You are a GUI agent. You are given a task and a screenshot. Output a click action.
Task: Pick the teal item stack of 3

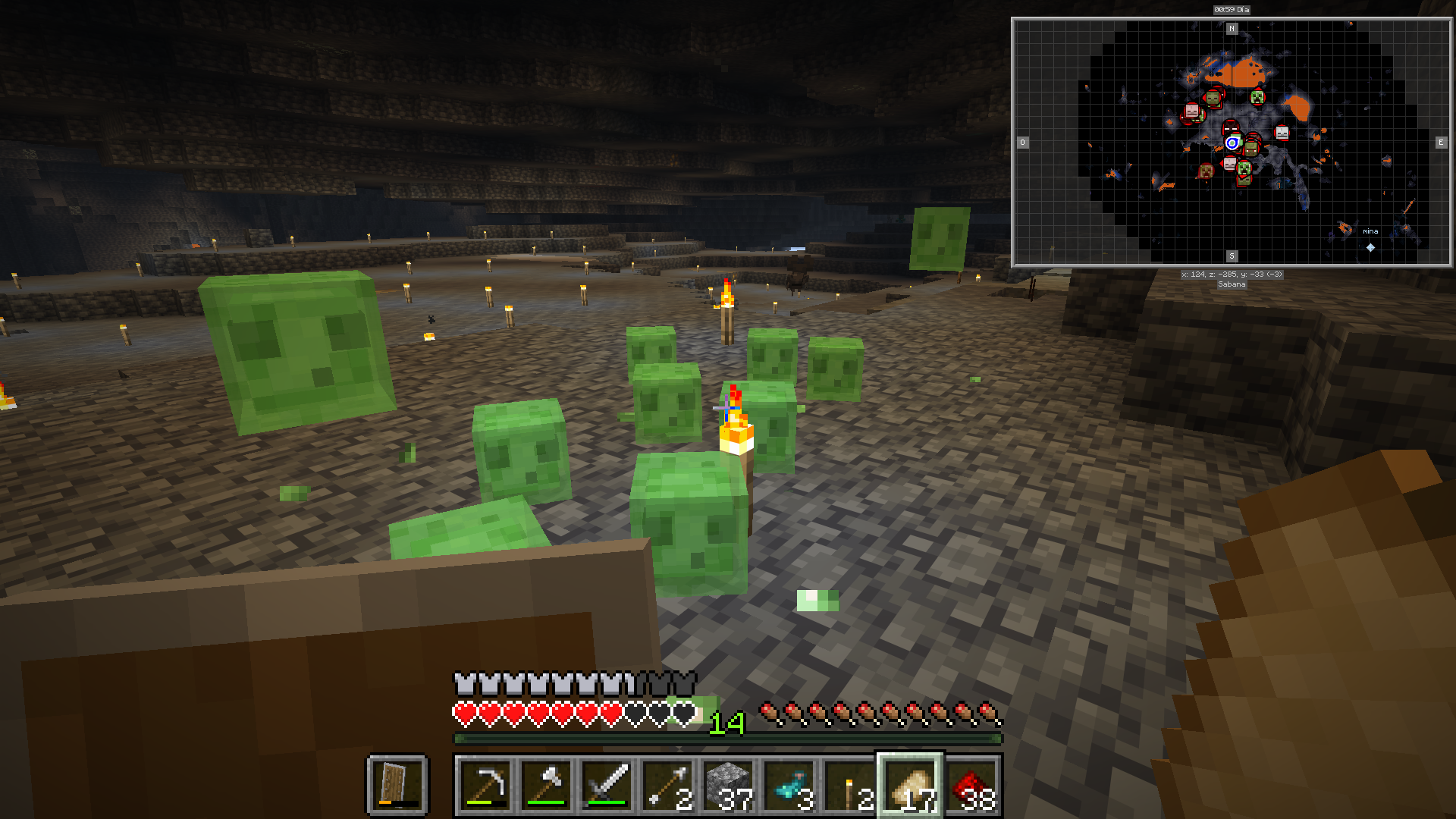point(789,786)
